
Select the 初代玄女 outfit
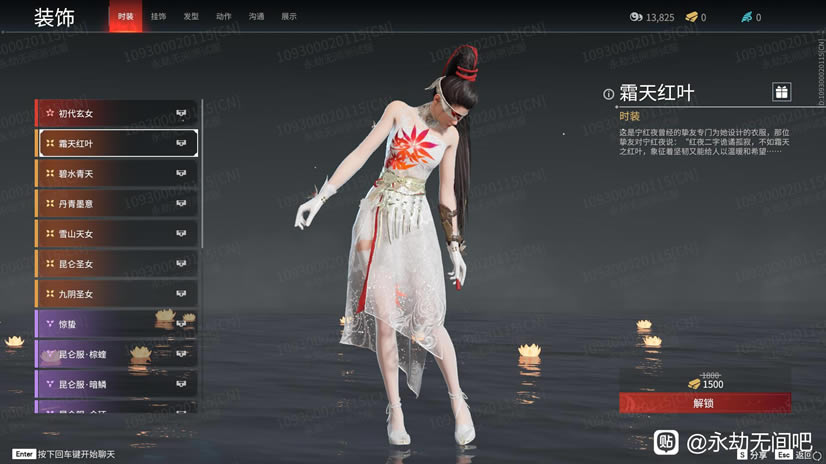(x=117, y=113)
